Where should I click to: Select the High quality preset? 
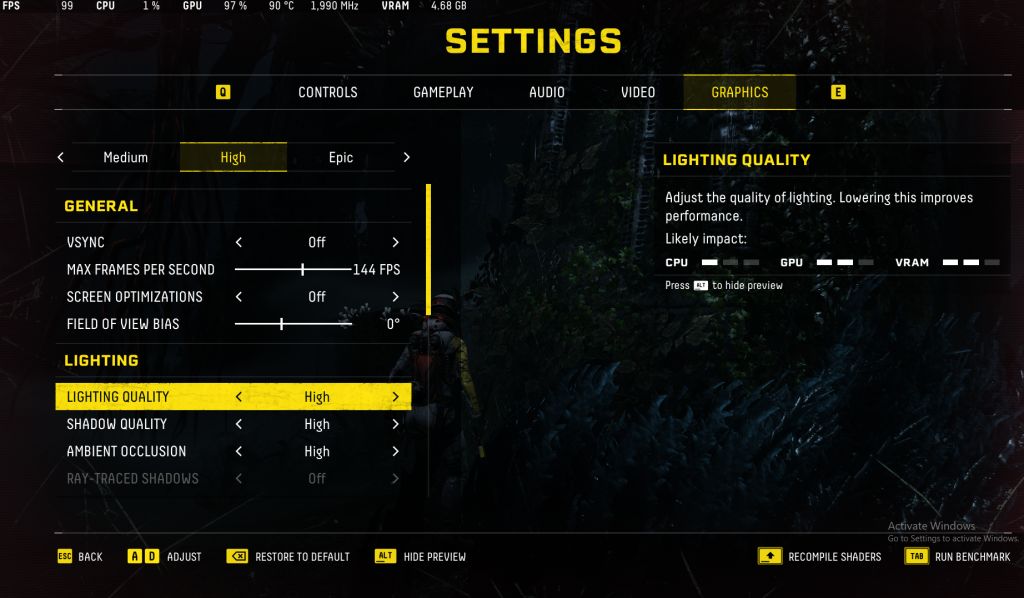[x=233, y=157]
